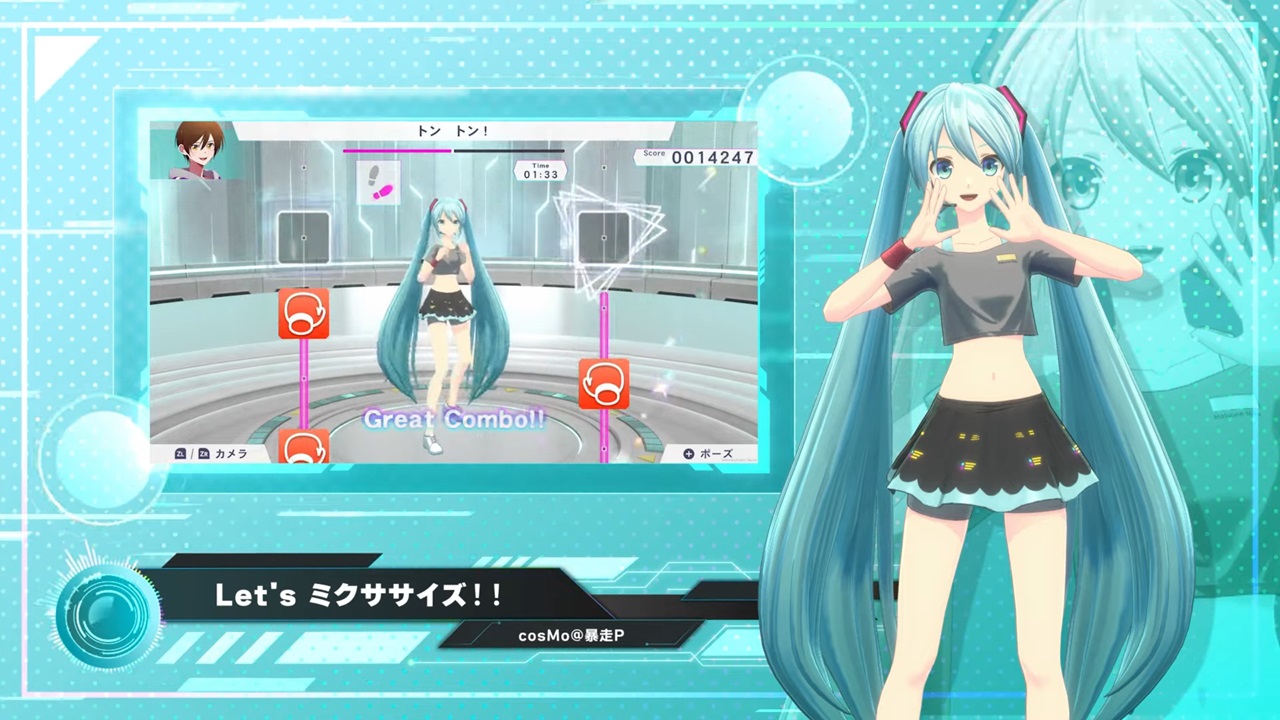
Task: Toggle the right lane target square
Action: click(x=604, y=235)
